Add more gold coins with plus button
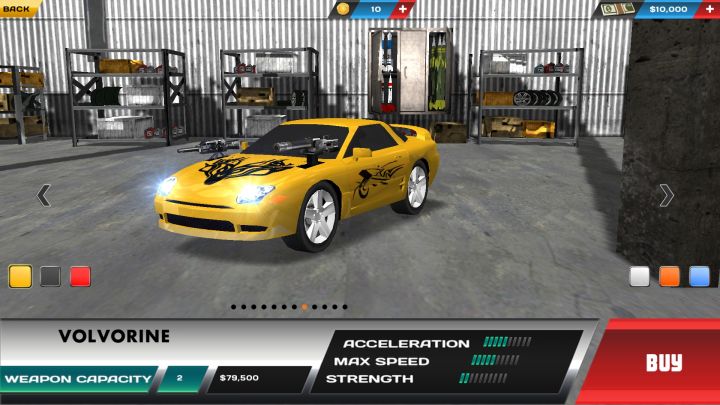The height and width of the screenshot is (405, 720). [403, 9]
